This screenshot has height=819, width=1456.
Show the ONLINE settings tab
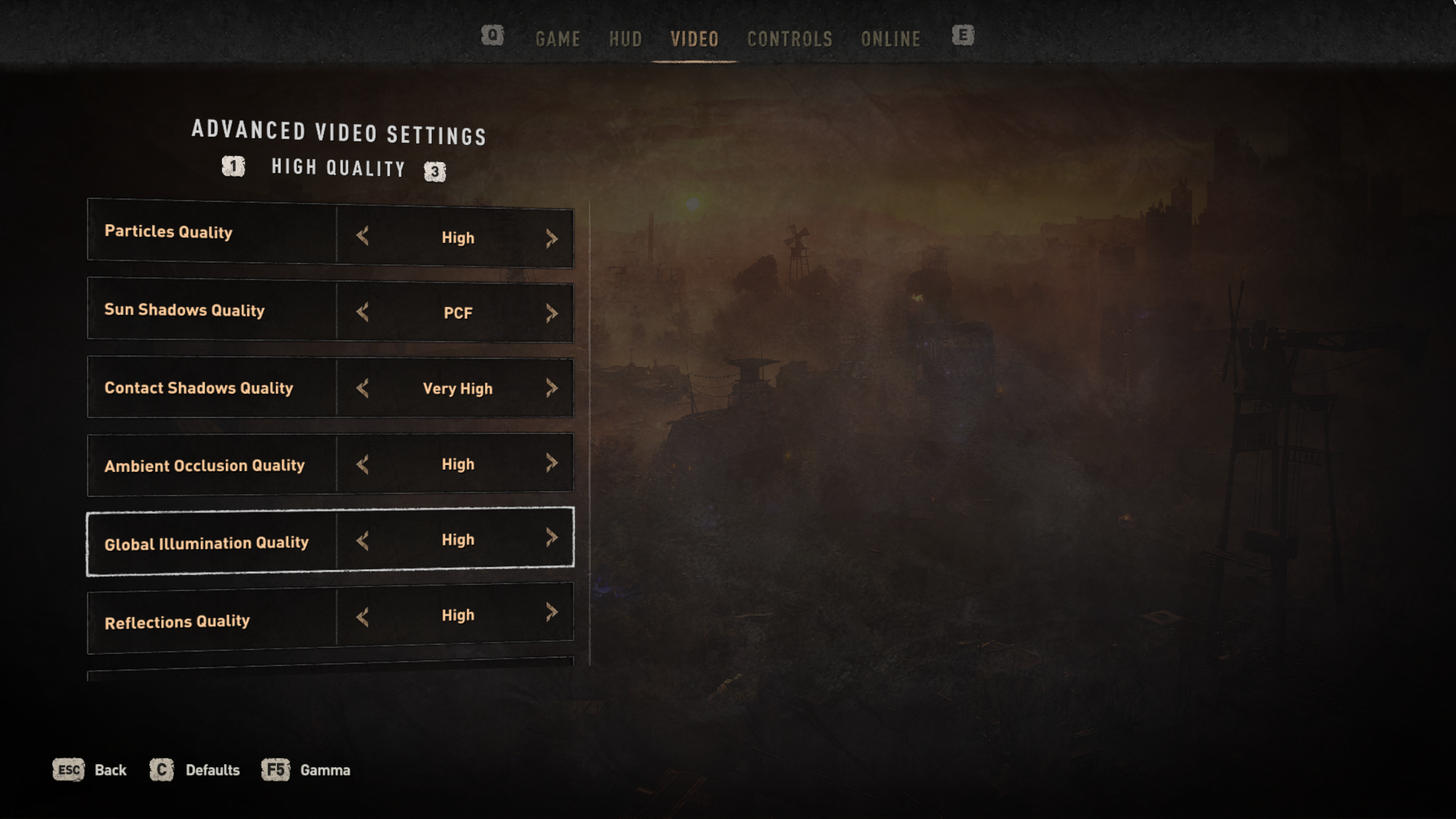890,39
